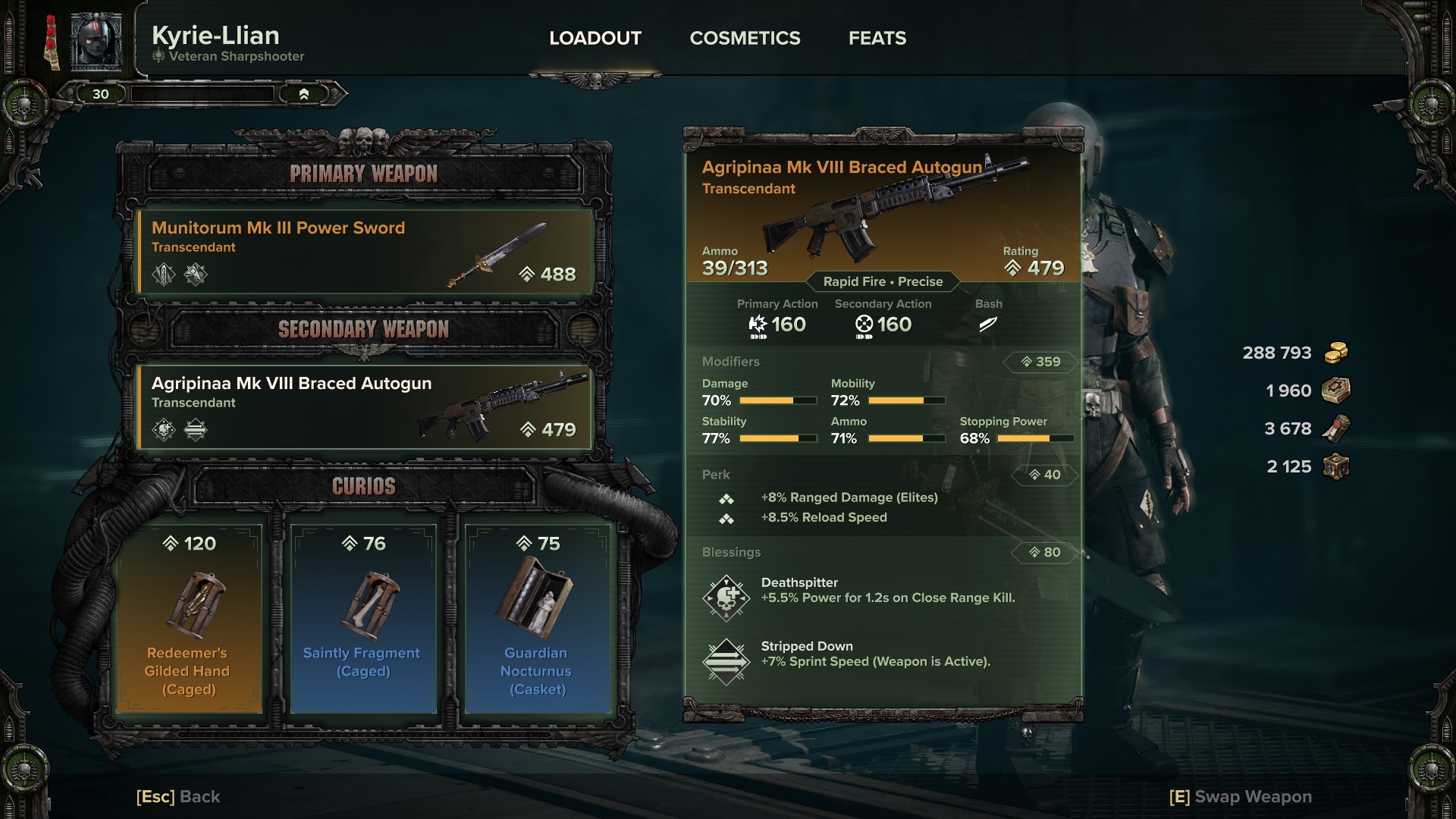Open the Guardian Nocturnus (Casket) curio

538,619
